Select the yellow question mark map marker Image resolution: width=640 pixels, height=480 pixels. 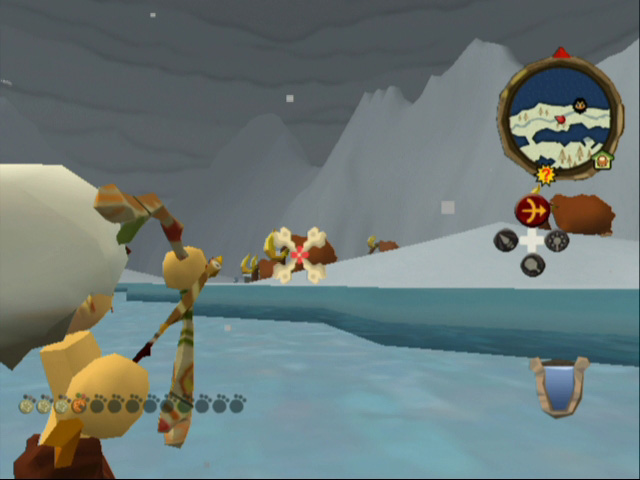545,175
